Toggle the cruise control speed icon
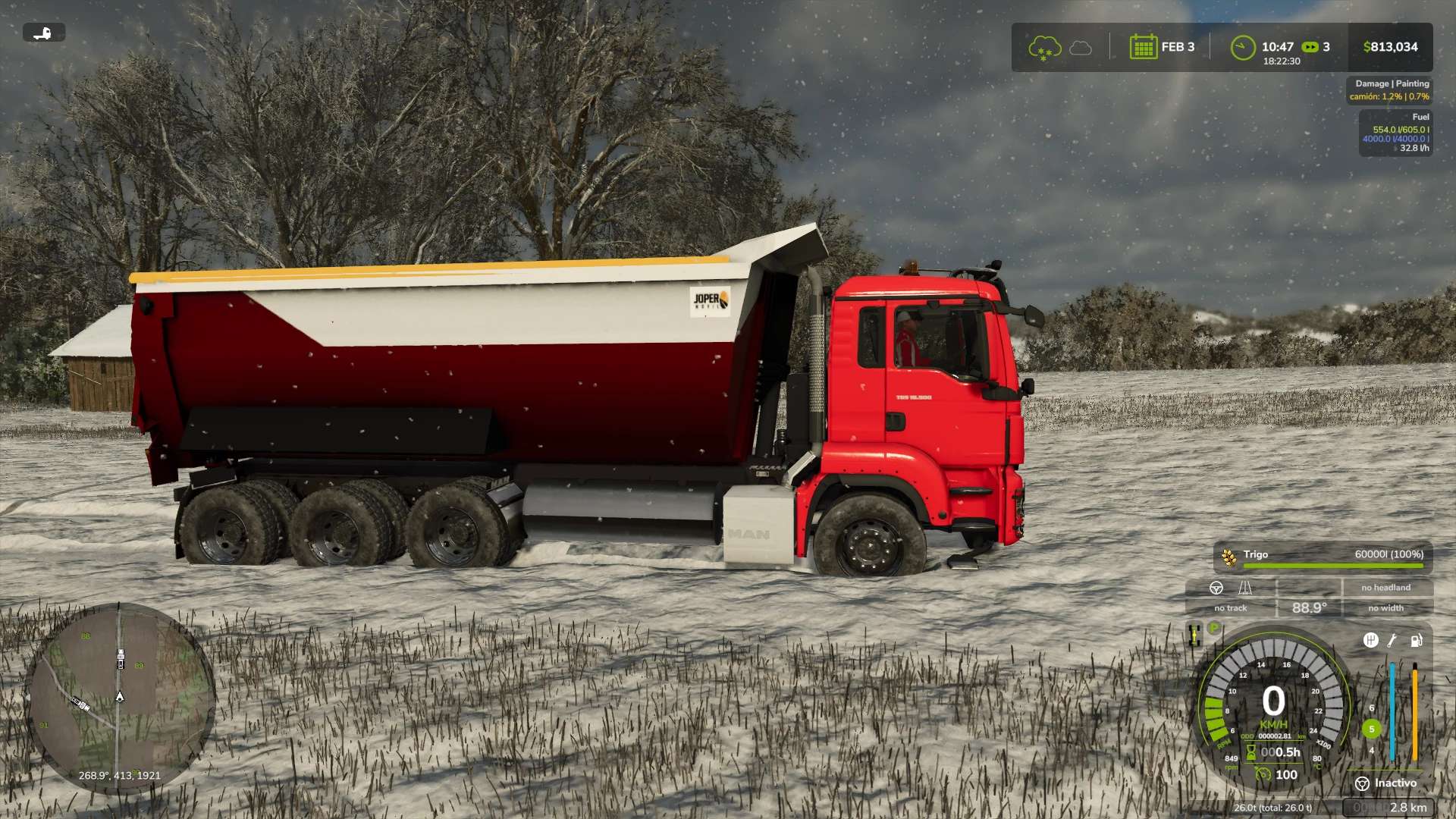This screenshot has width=1456, height=819. pyautogui.click(x=1263, y=774)
